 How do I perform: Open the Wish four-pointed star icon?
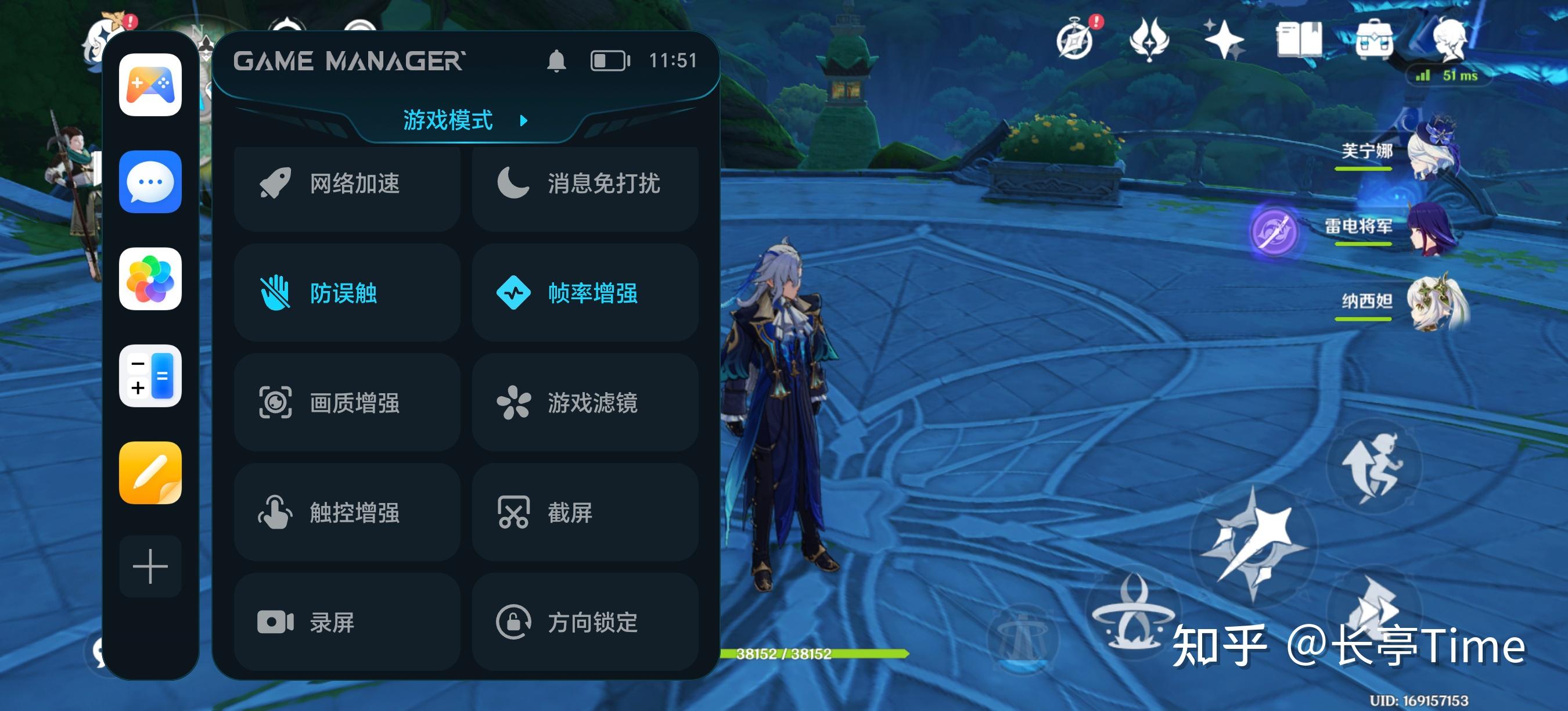click(1224, 39)
